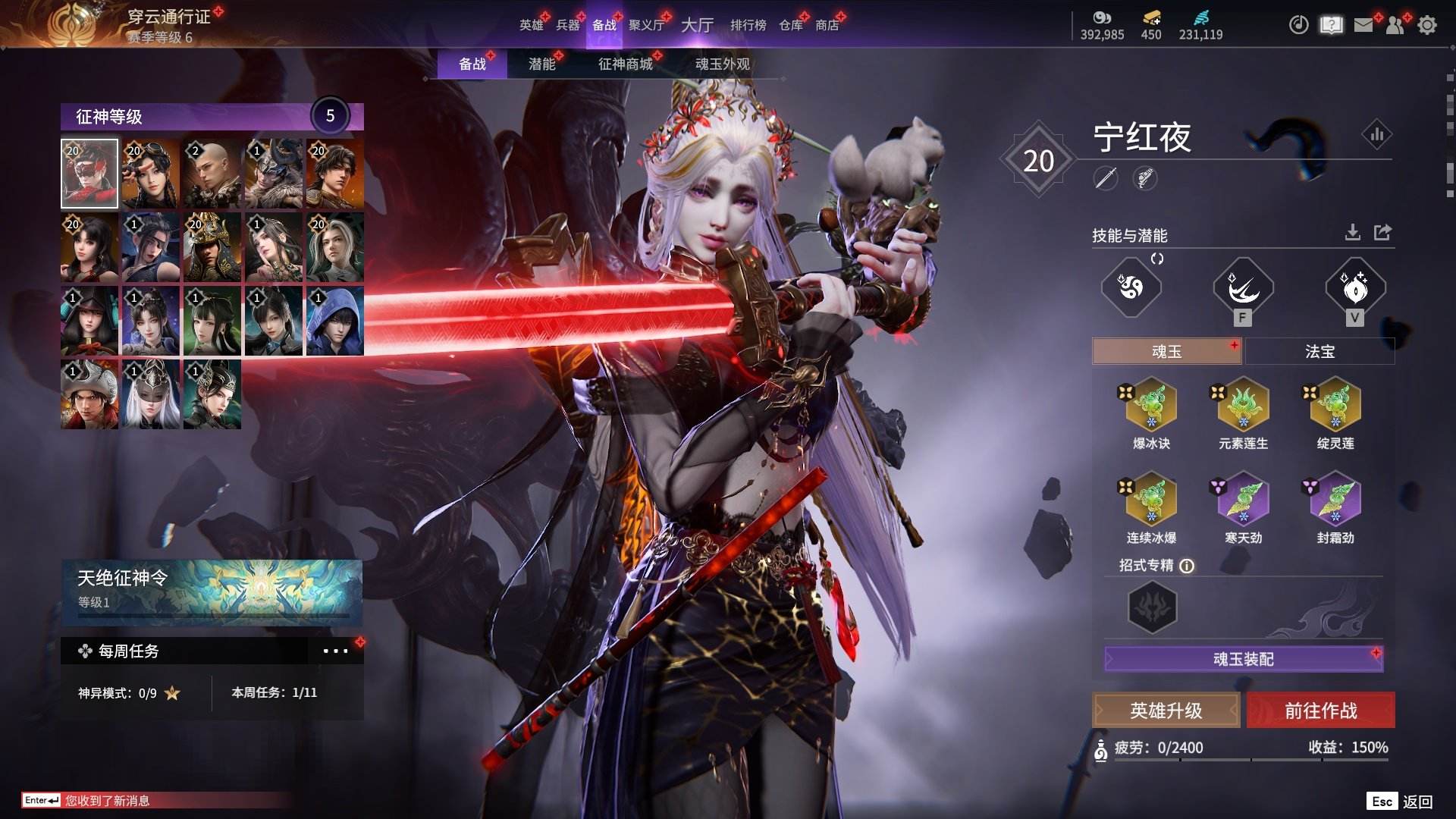Switch to the 潜能 tab

[541, 64]
